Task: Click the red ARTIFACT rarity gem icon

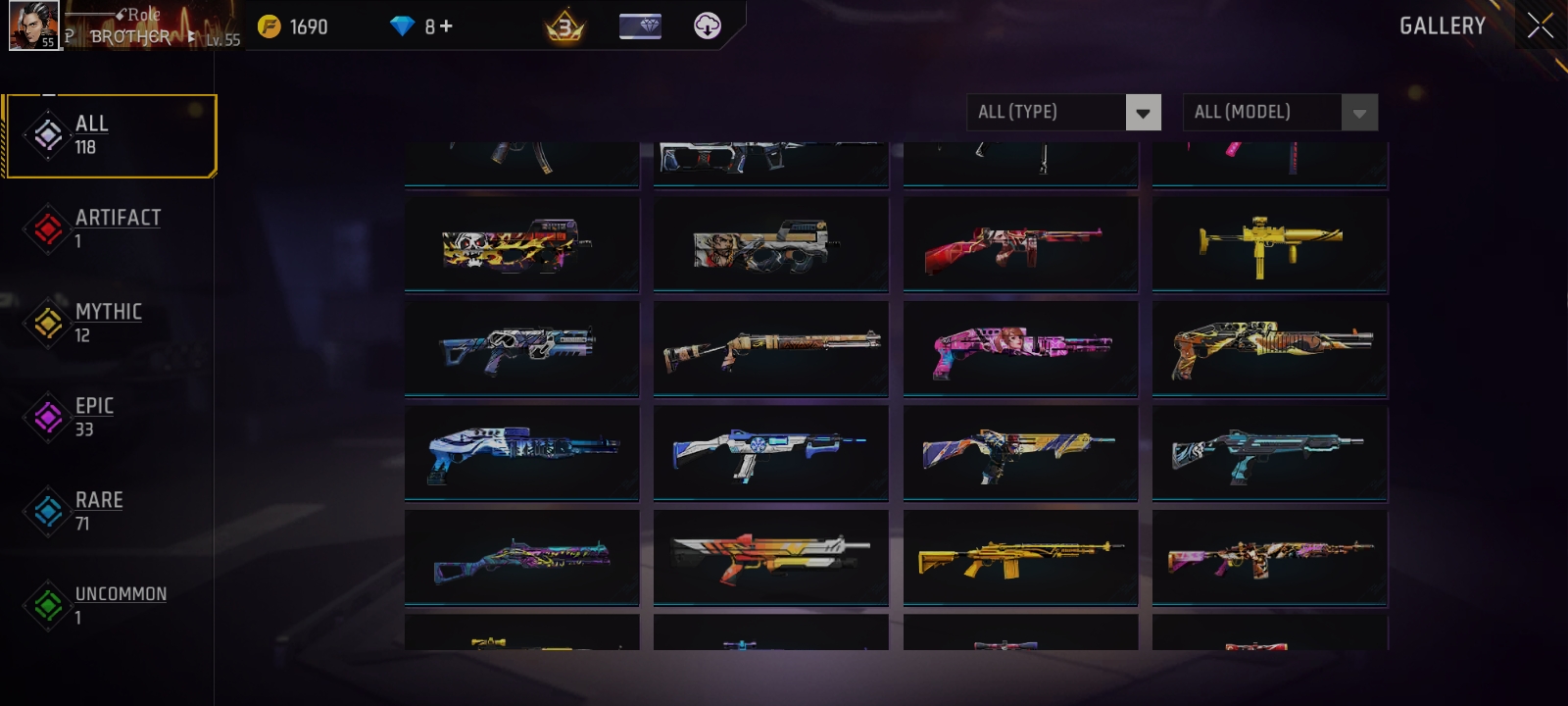Action: point(47,228)
